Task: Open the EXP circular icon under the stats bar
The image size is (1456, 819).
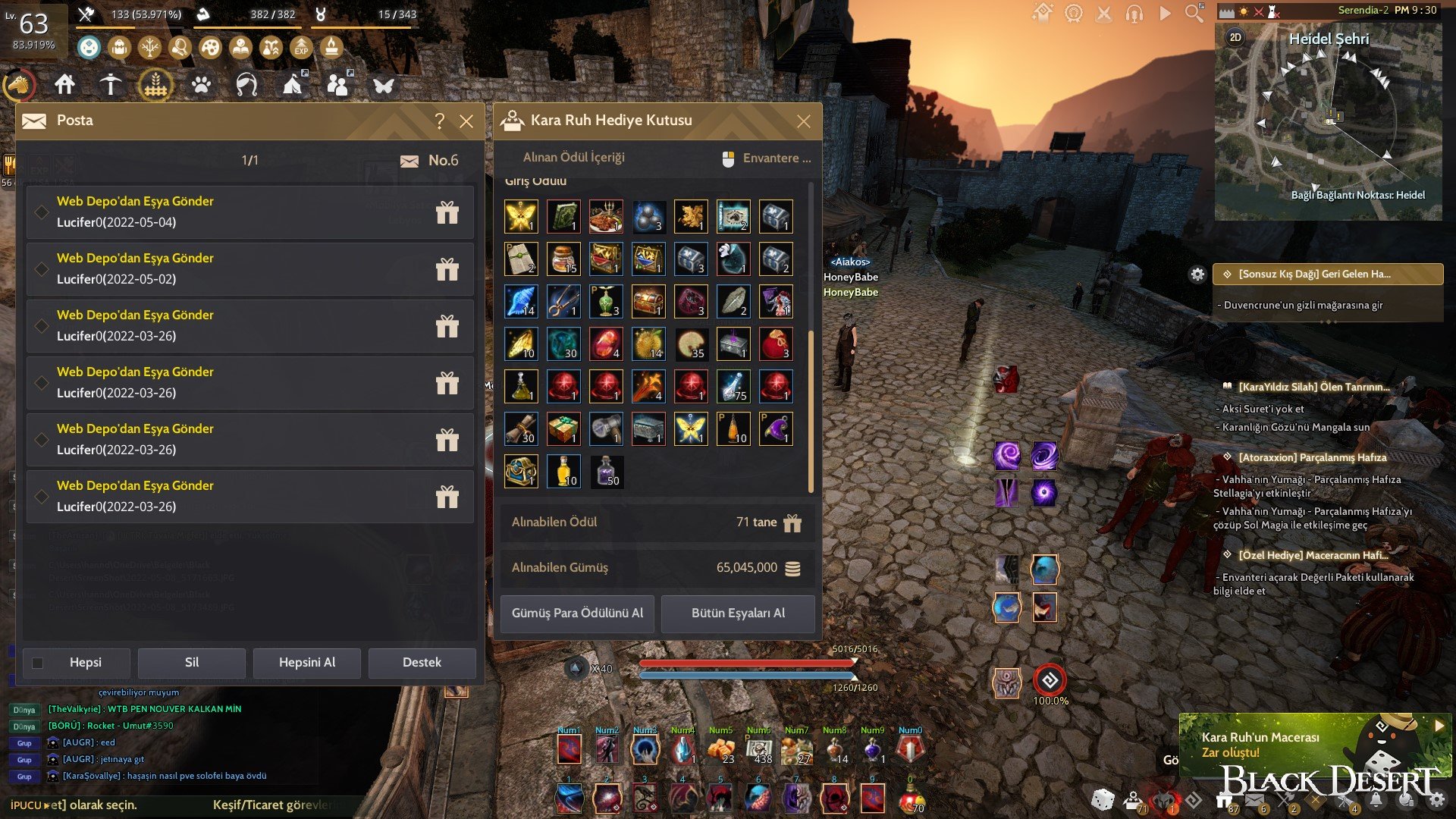Action: (301, 47)
